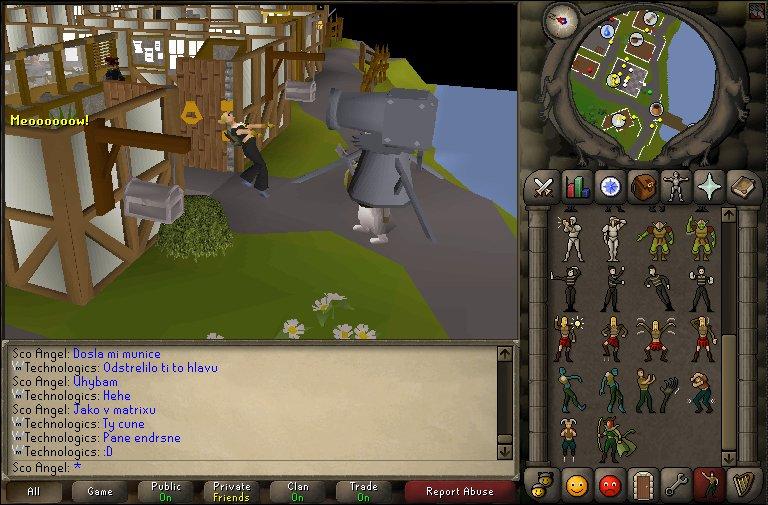
Task: Open the Quest journal tab
Action: tap(610, 186)
